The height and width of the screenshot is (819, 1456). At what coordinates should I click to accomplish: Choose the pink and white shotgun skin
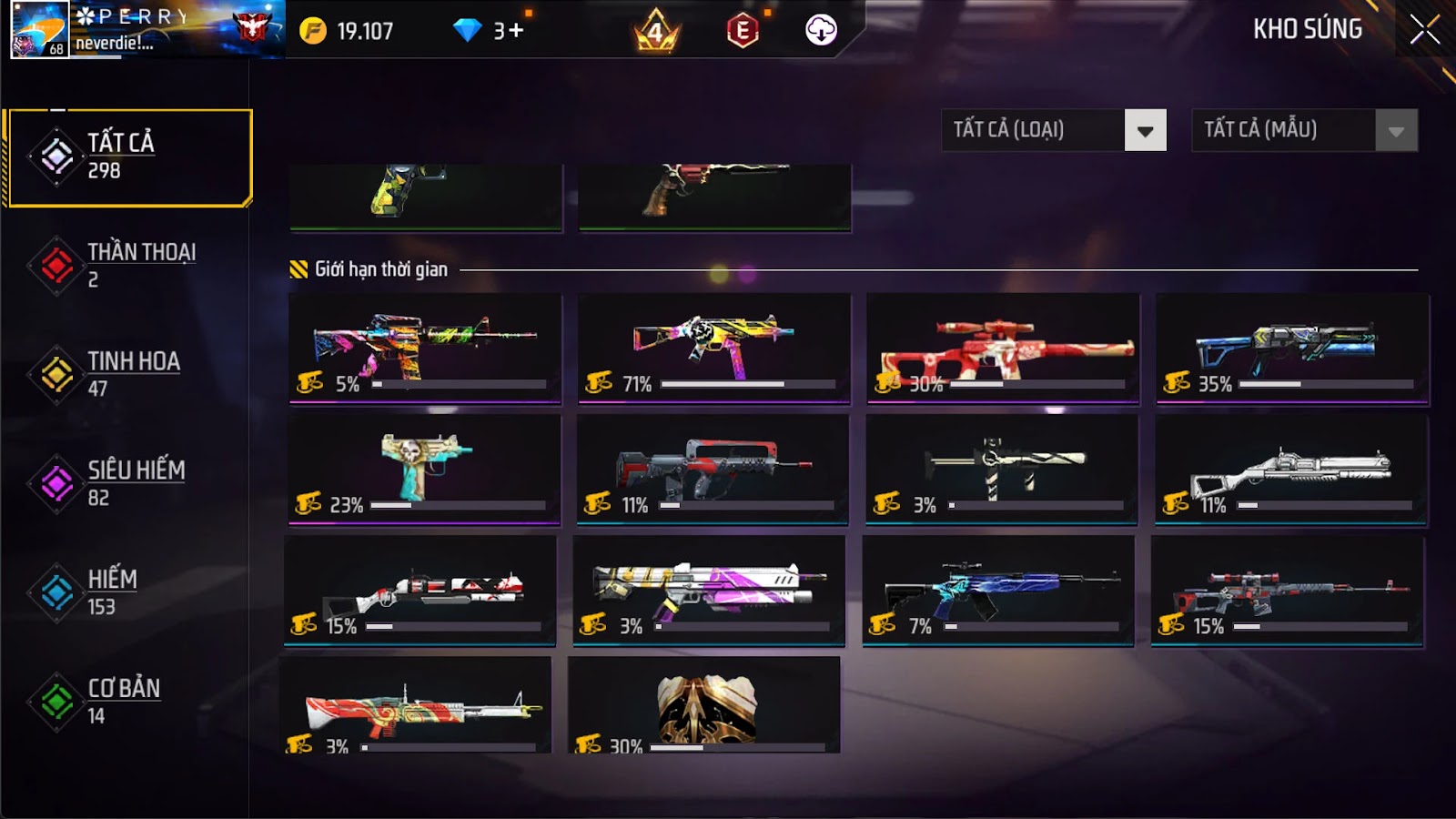click(709, 590)
